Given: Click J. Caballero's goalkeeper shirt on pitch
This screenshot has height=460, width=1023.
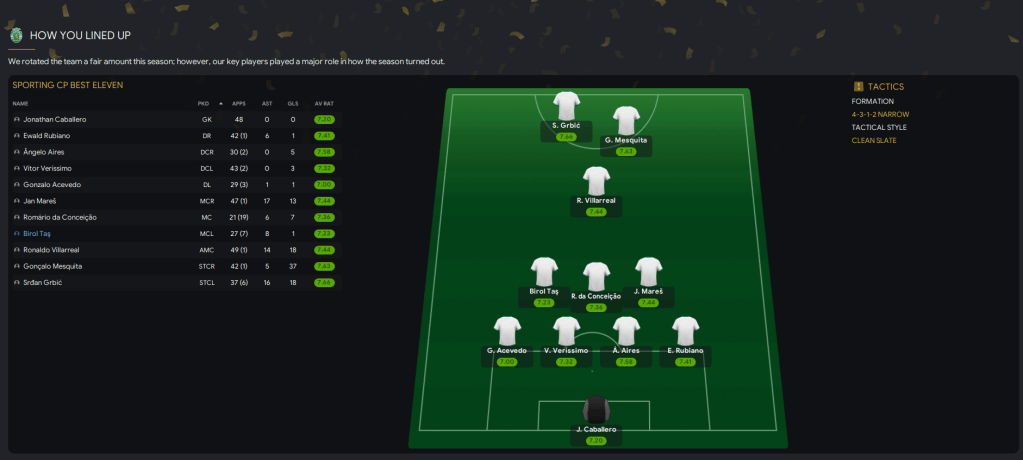Looking at the screenshot, I should click(597, 411).
